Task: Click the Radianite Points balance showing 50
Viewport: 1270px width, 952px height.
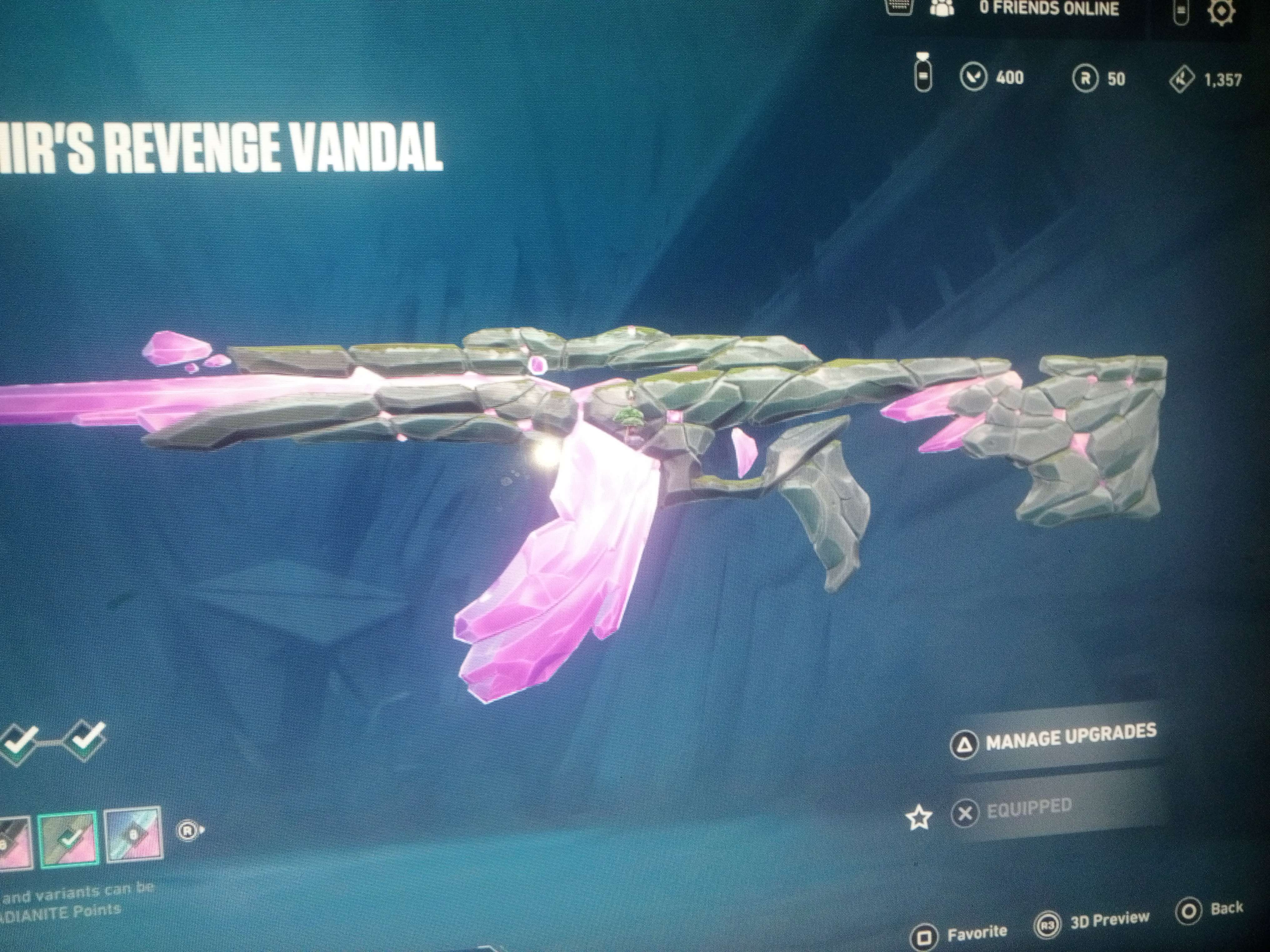Action: click(x=1099, y=79)
